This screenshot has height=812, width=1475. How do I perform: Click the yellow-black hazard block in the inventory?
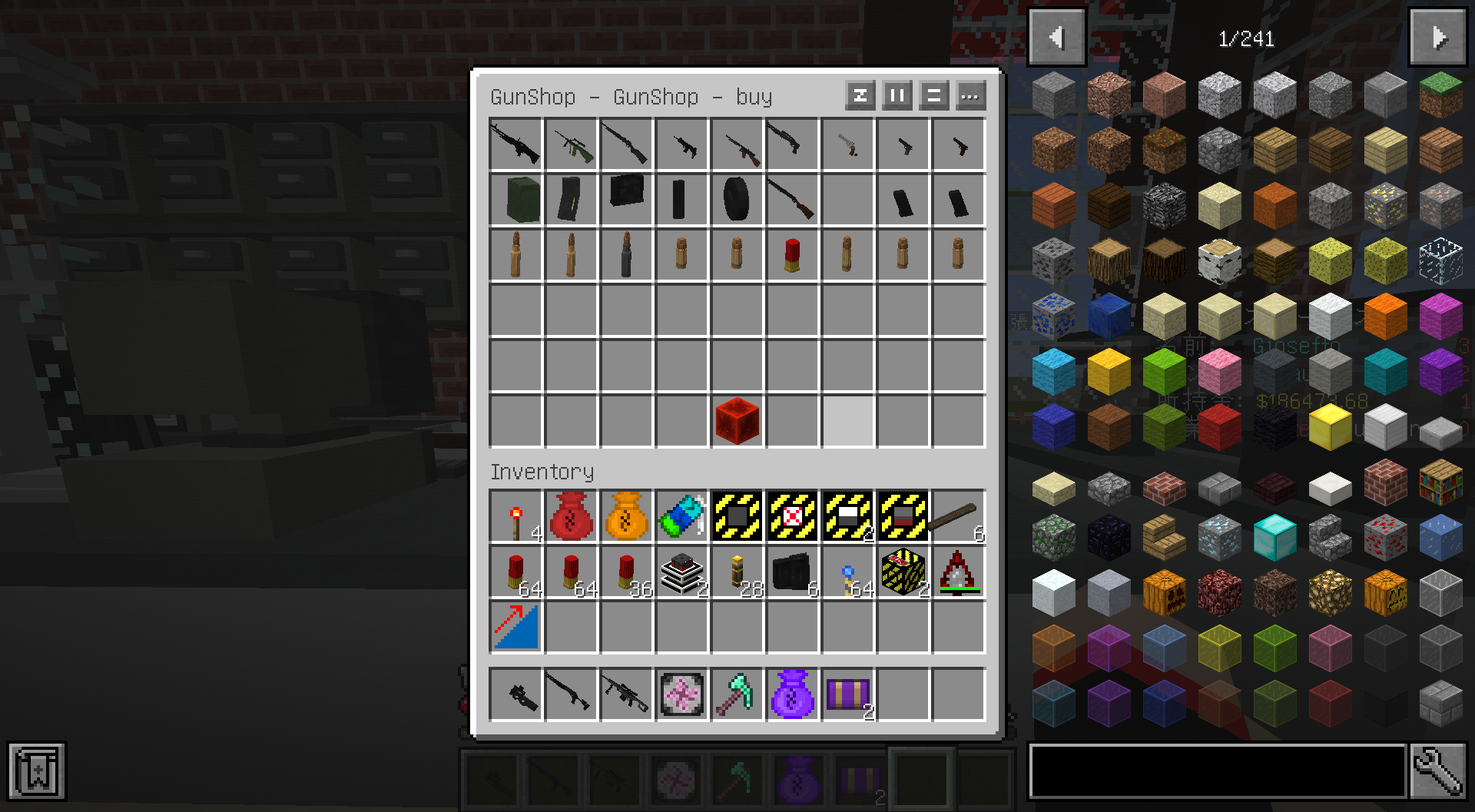click(x=903, y=572)
